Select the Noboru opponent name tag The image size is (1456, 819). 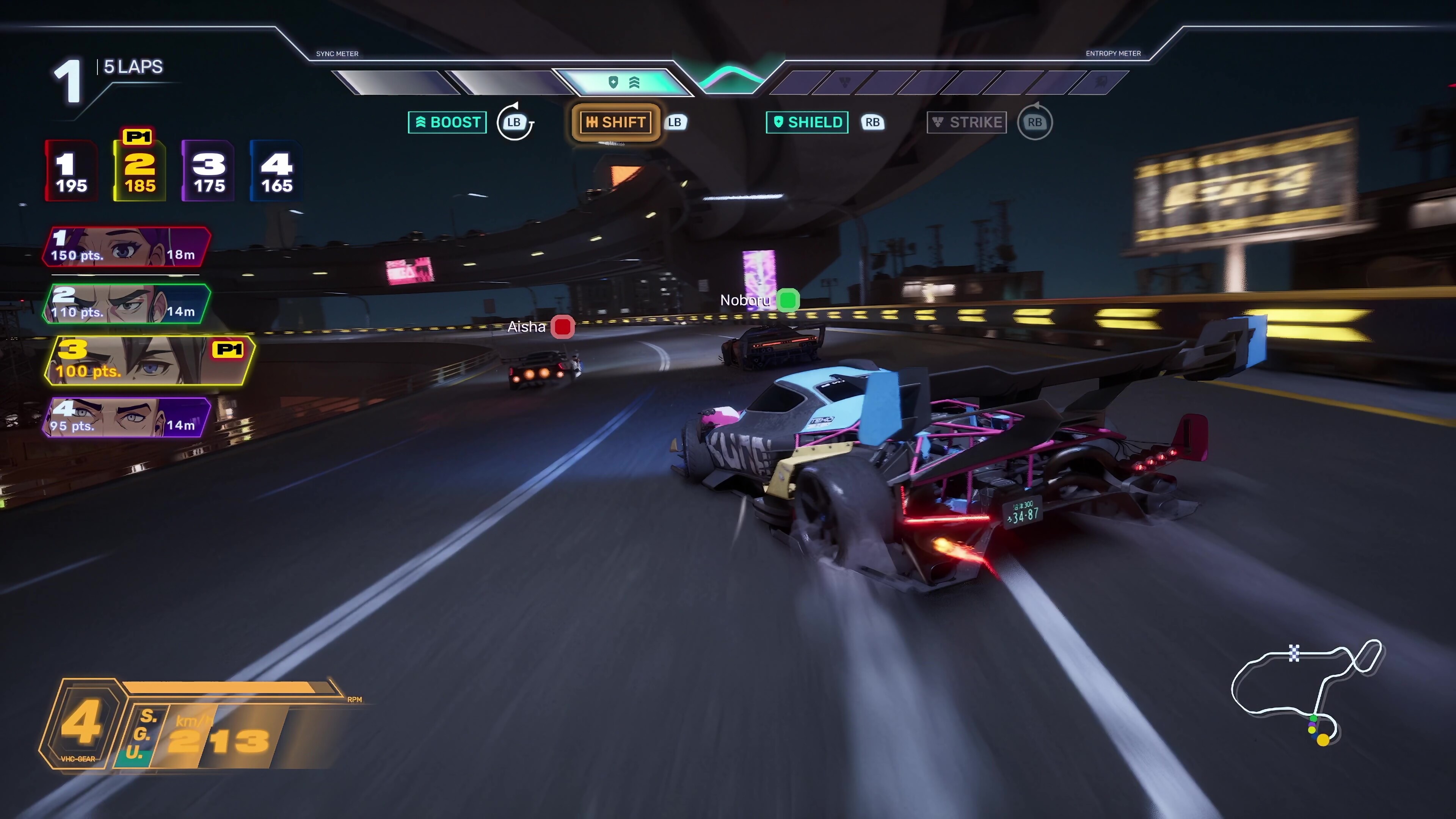(758, 300)
